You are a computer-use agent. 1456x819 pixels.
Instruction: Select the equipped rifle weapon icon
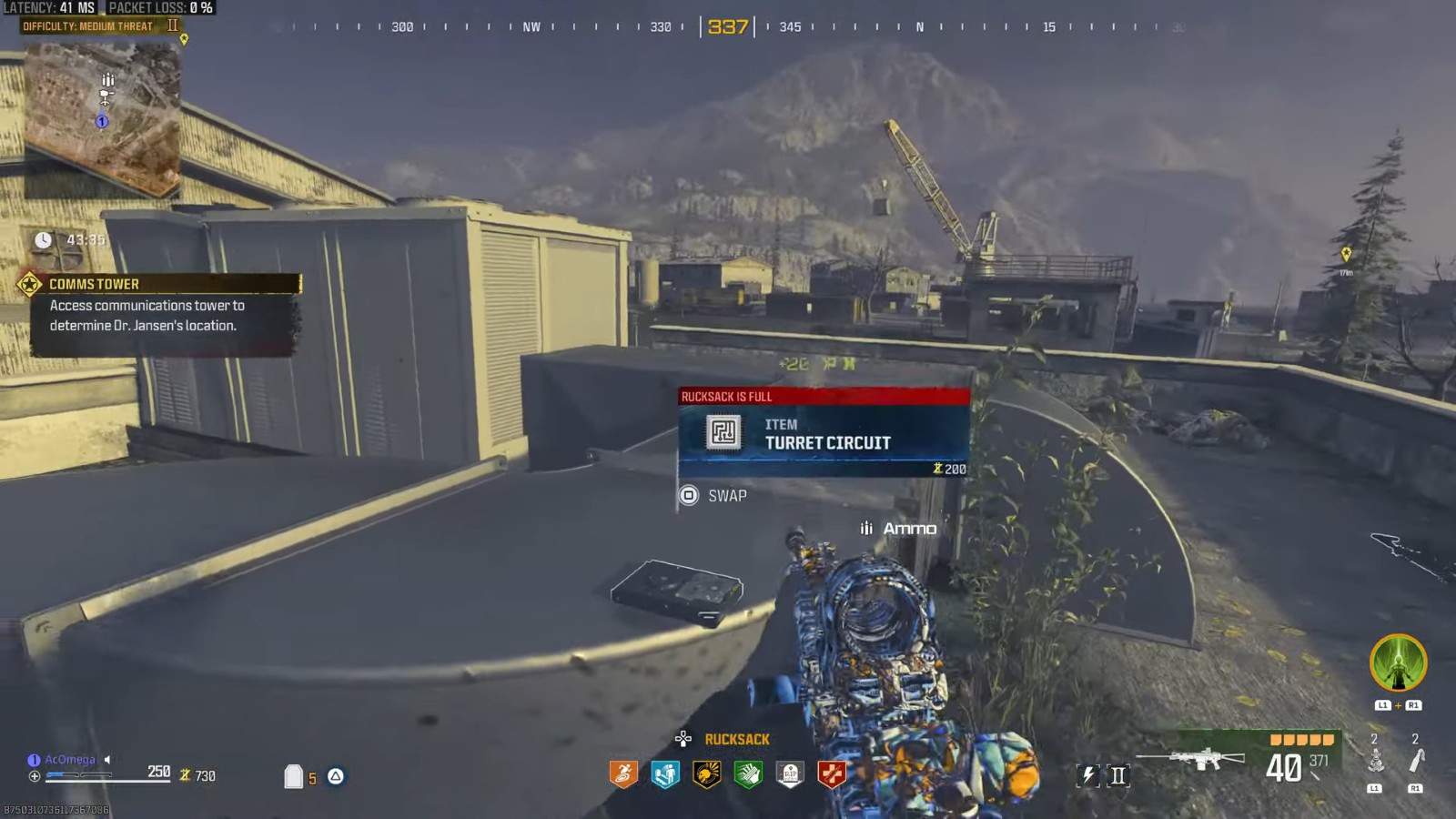(x=1192, y=758)
